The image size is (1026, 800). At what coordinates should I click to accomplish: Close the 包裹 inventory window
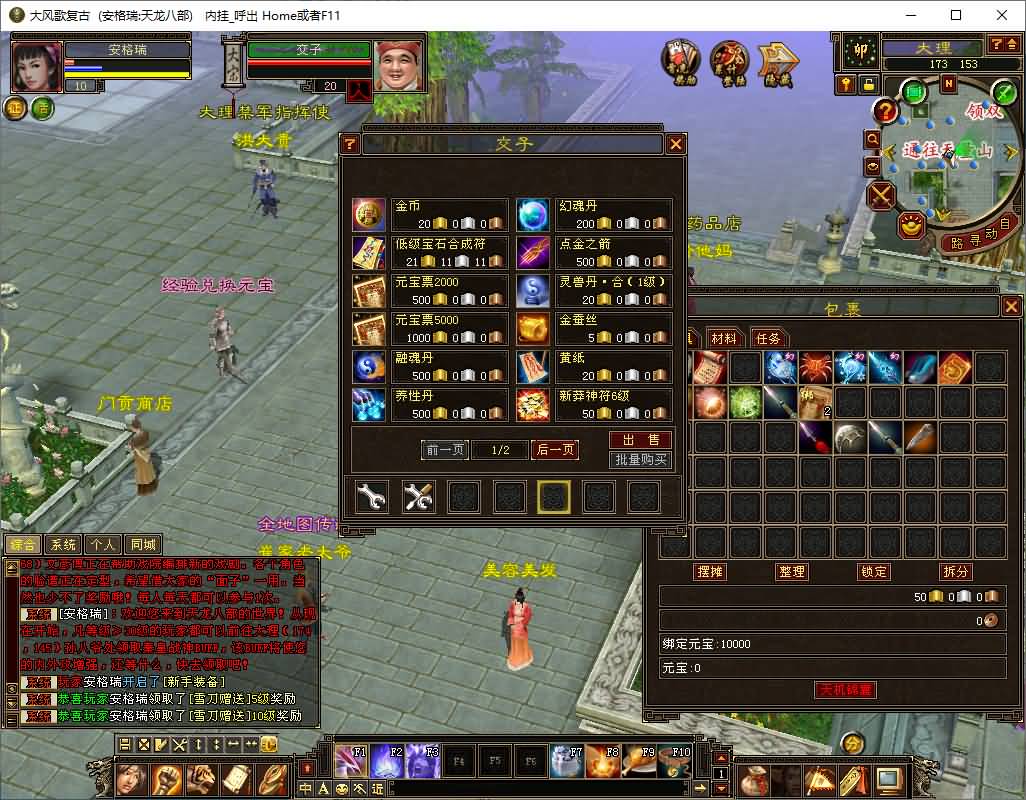point(1011,307)
